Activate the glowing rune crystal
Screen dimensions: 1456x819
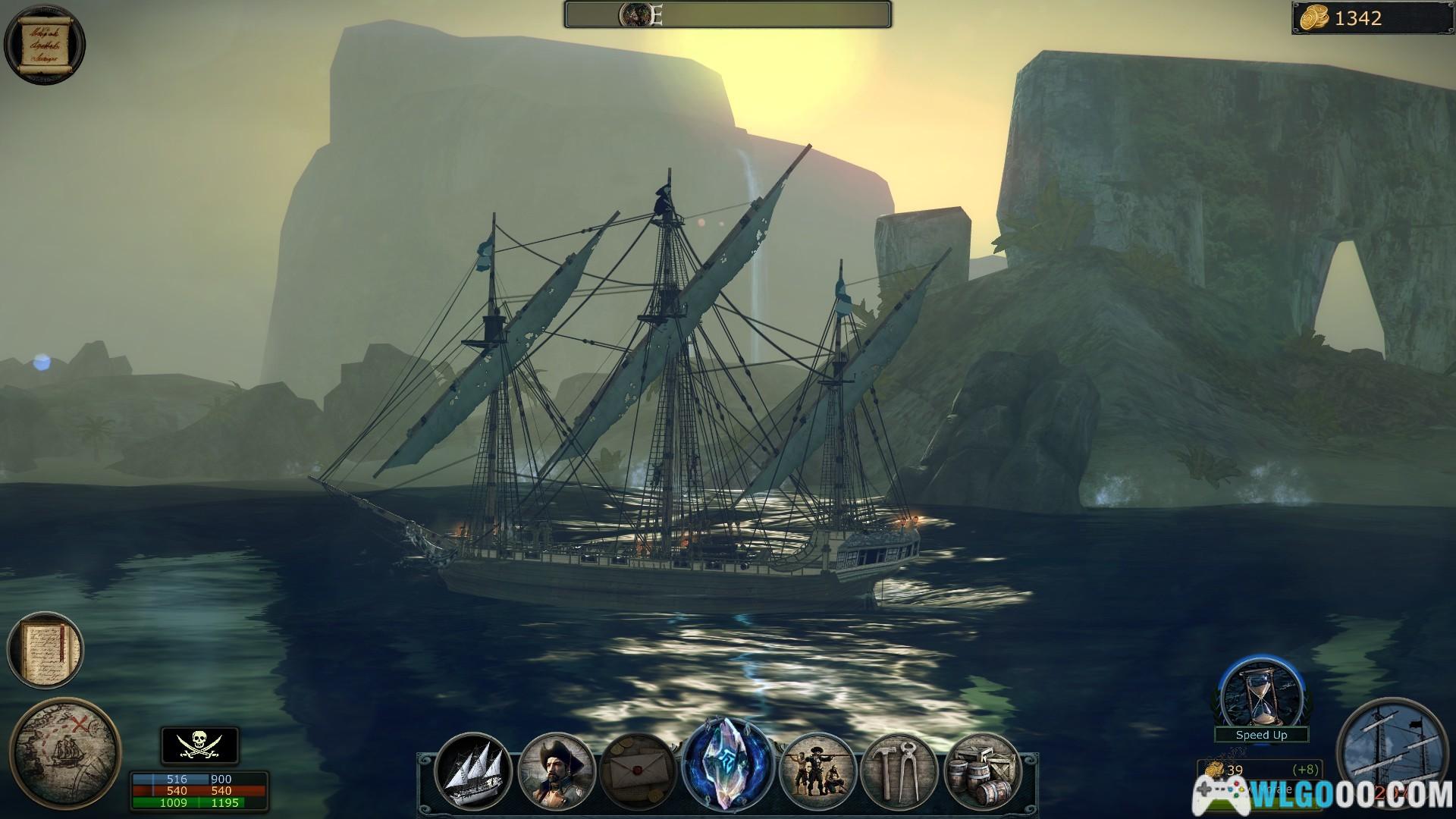(727, 764)
